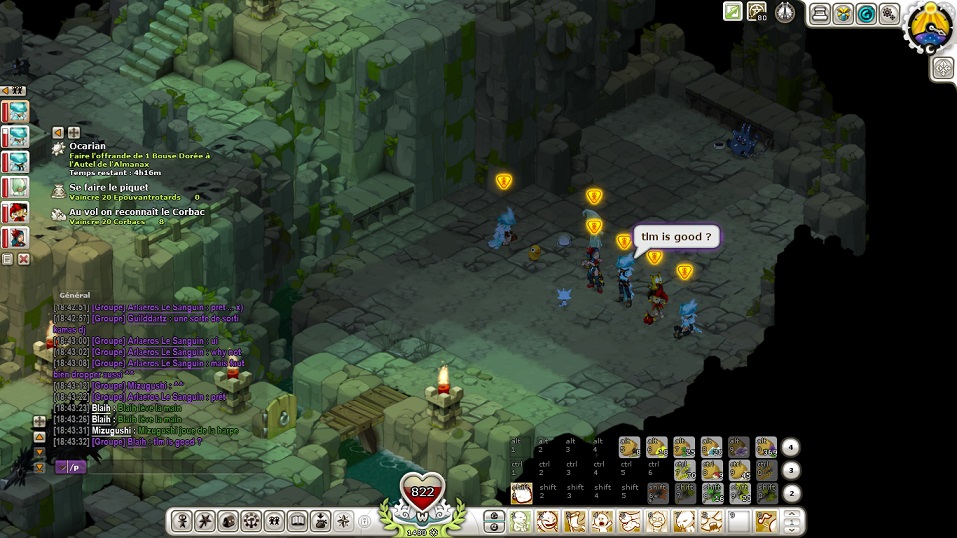
Task: Open the Ocarian Almanax quest entry
Action: 88,146
